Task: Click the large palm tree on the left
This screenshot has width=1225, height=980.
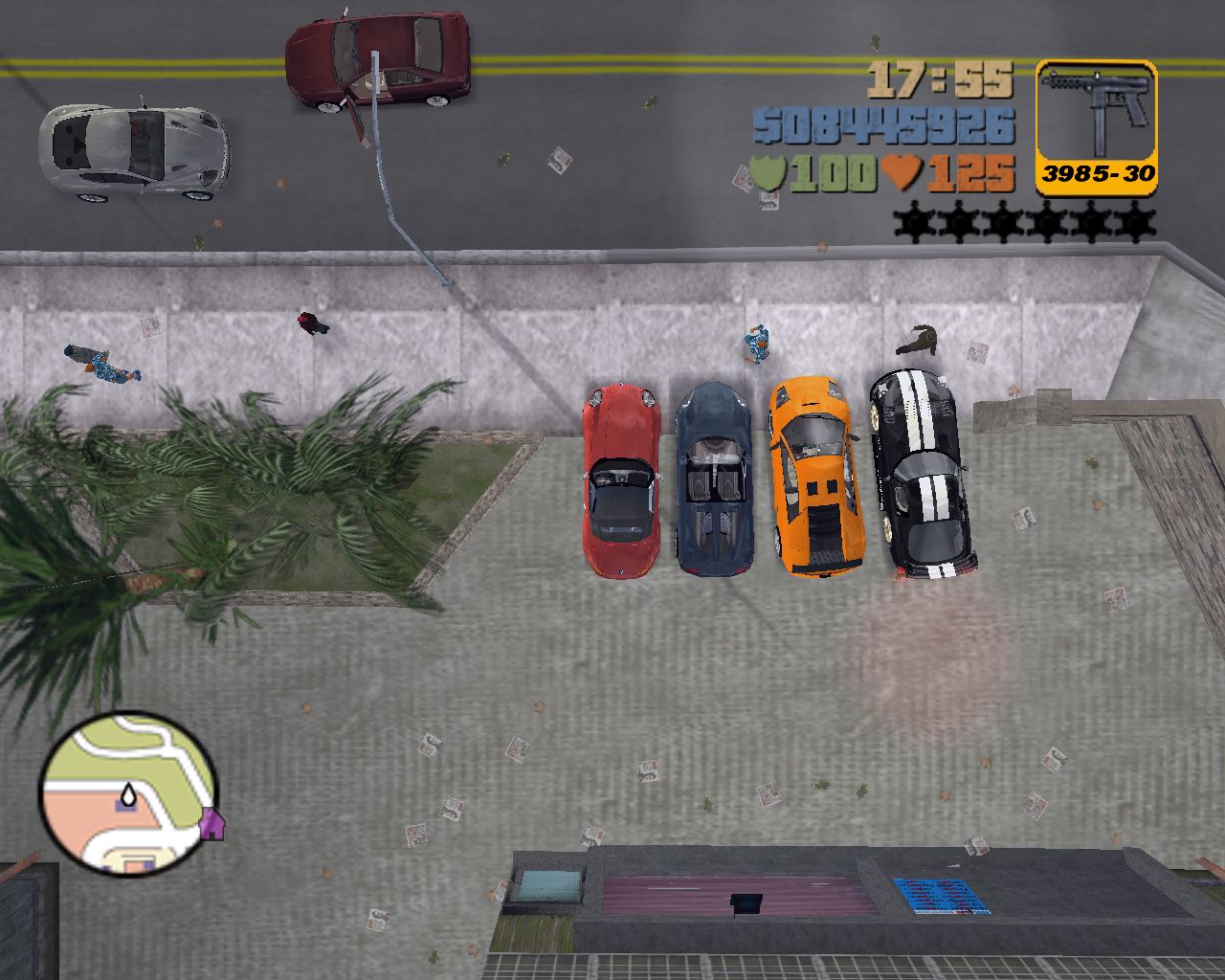Action: (x=172, y=498)
